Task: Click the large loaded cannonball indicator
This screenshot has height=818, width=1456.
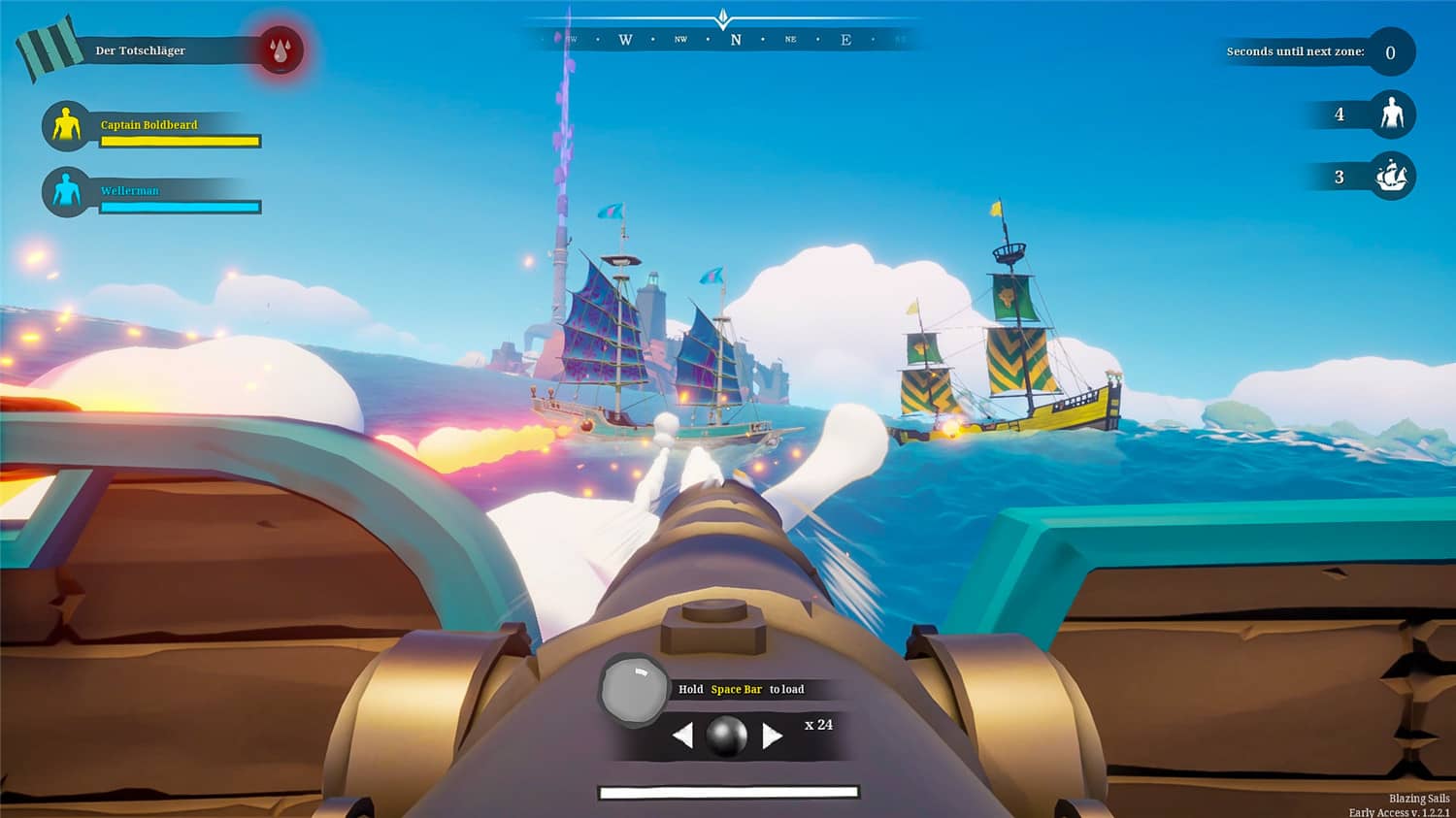Action: 634,688
